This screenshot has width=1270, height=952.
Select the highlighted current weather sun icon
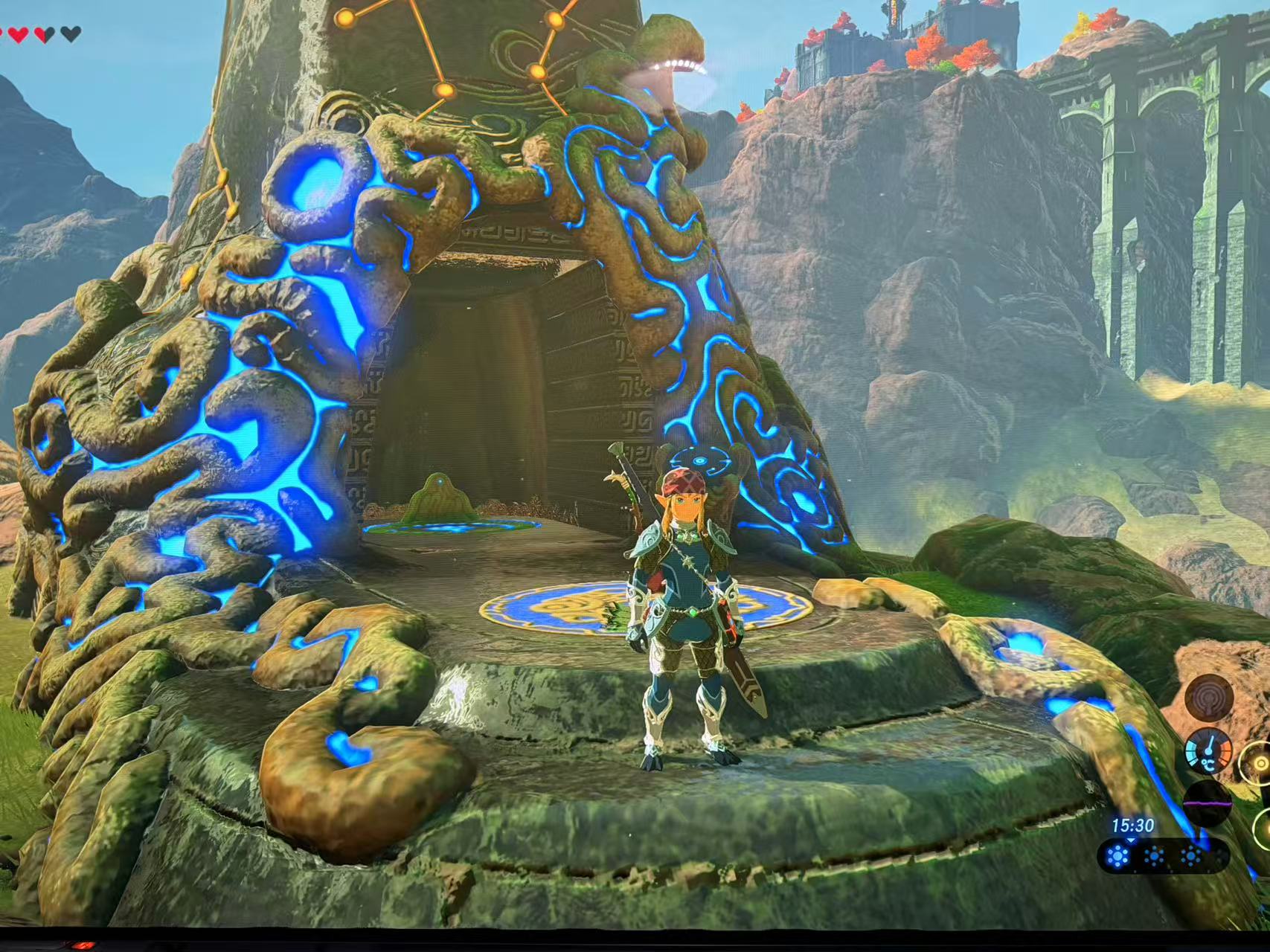1117,857
